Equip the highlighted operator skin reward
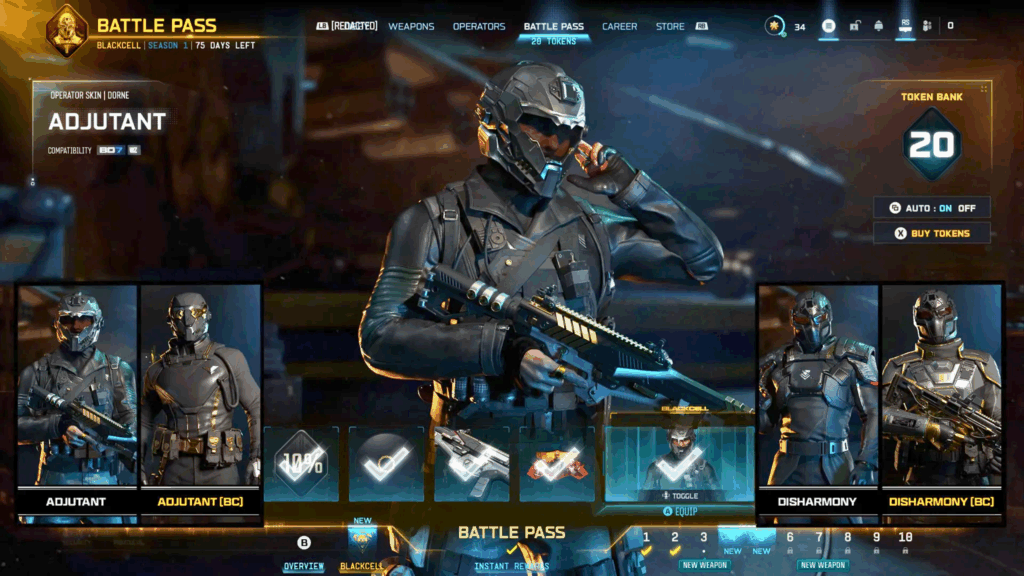This screenshot has width=1024, height=576. (x=679, y=510)
